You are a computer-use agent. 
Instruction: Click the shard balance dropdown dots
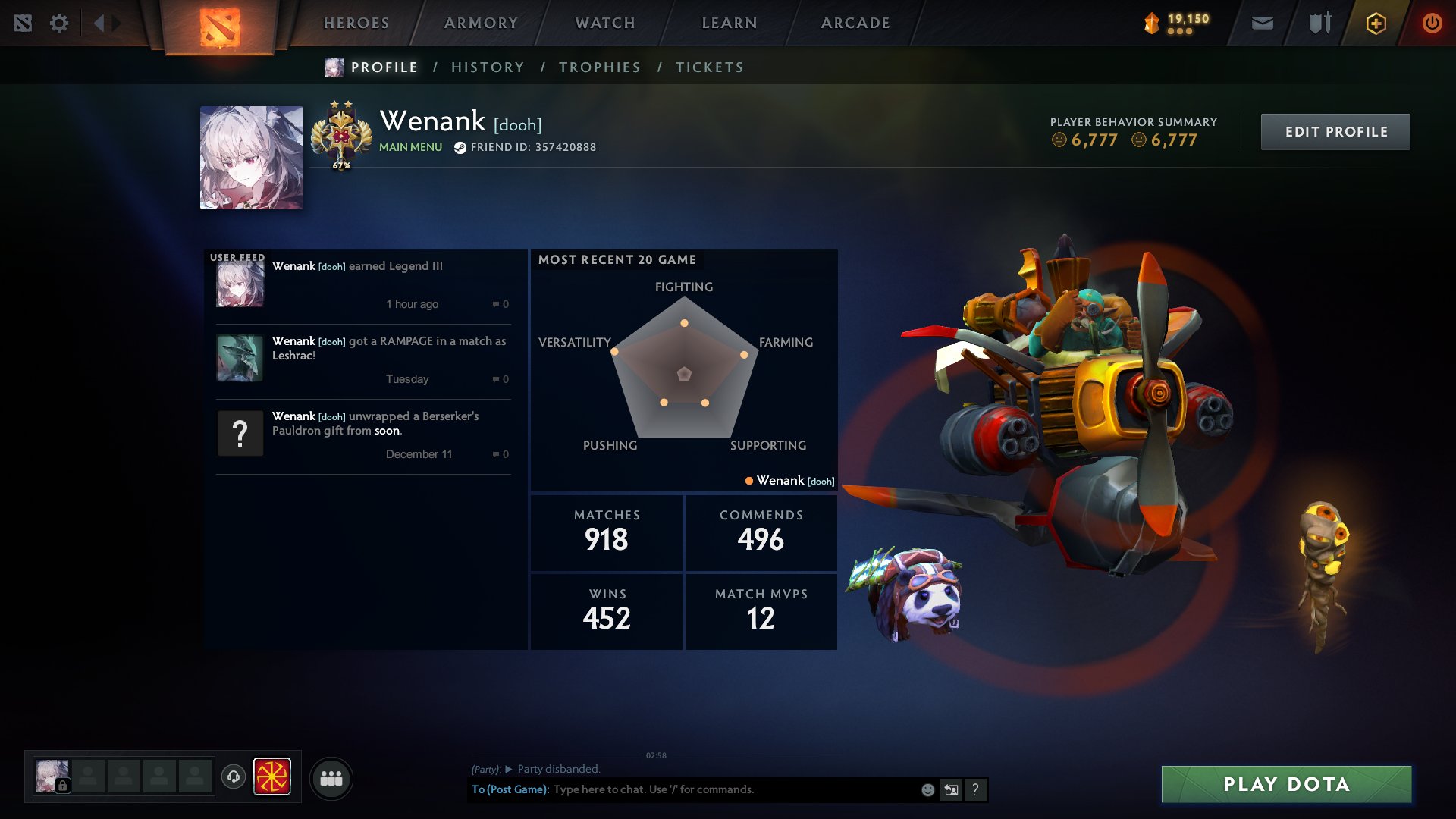[x=1180, y=30]
